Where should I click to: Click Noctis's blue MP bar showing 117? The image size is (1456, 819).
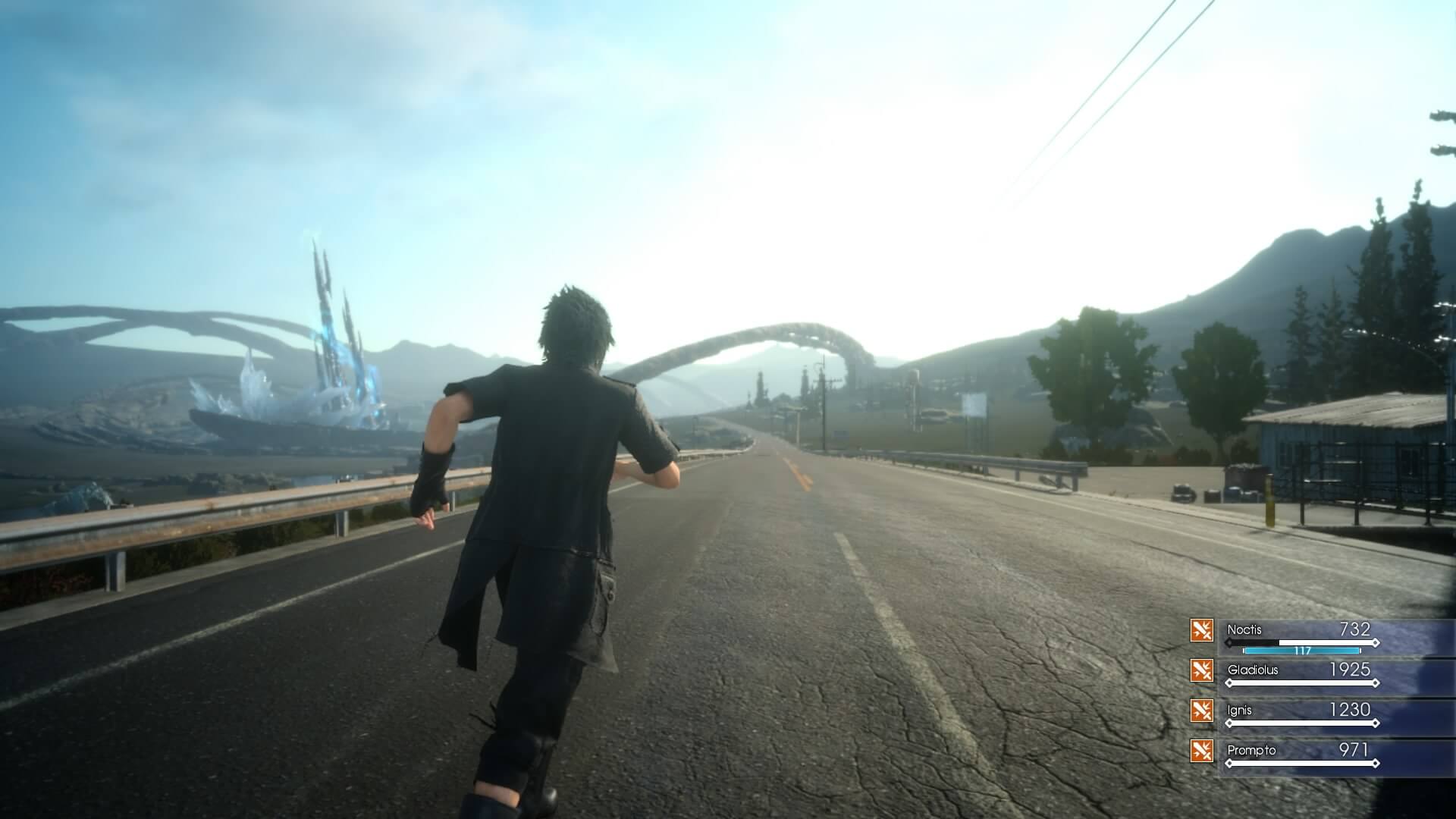[1301, 651]
